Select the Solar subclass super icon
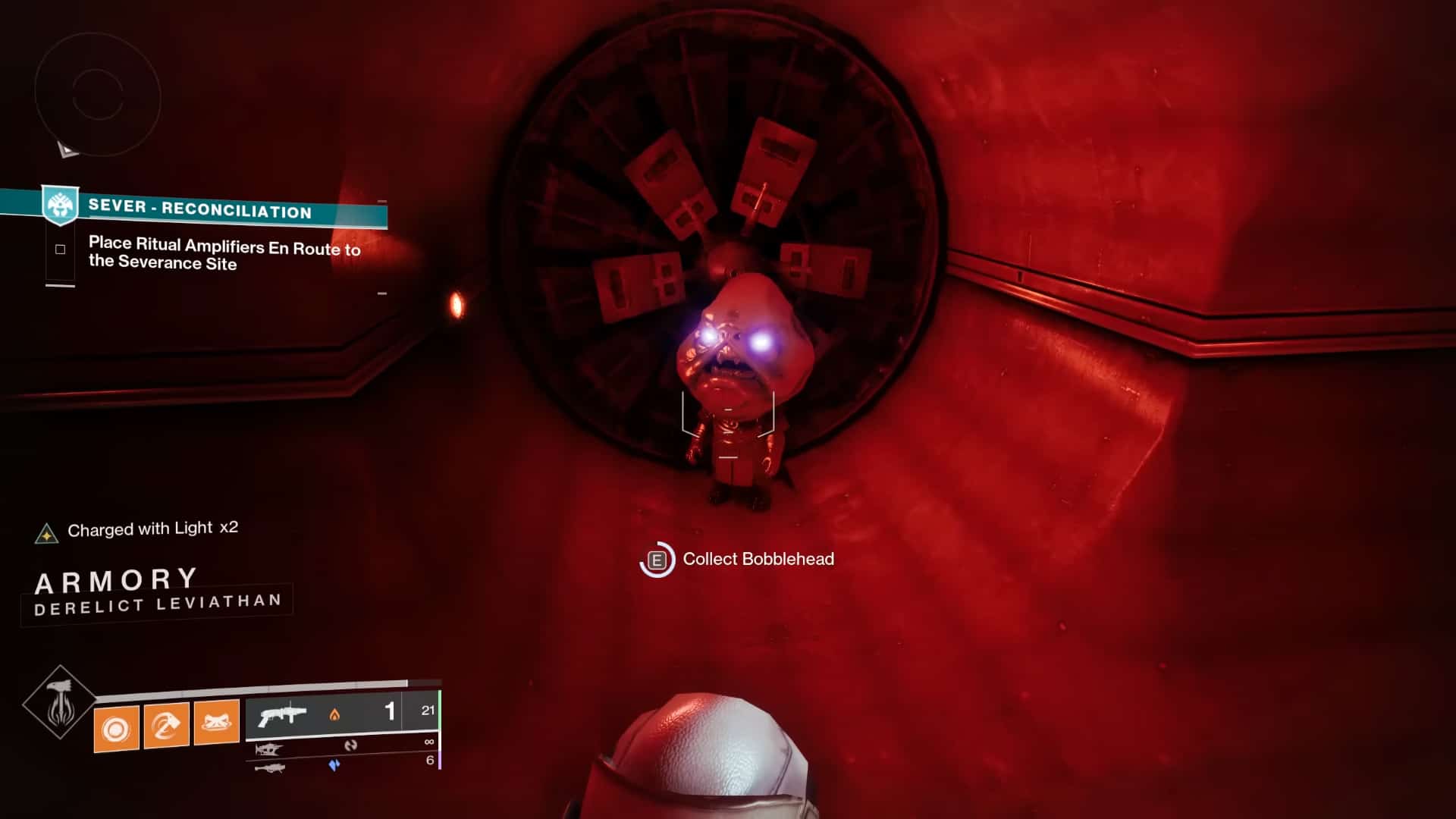The width and height of the screenshot is (1456, 819). [61, 704]
